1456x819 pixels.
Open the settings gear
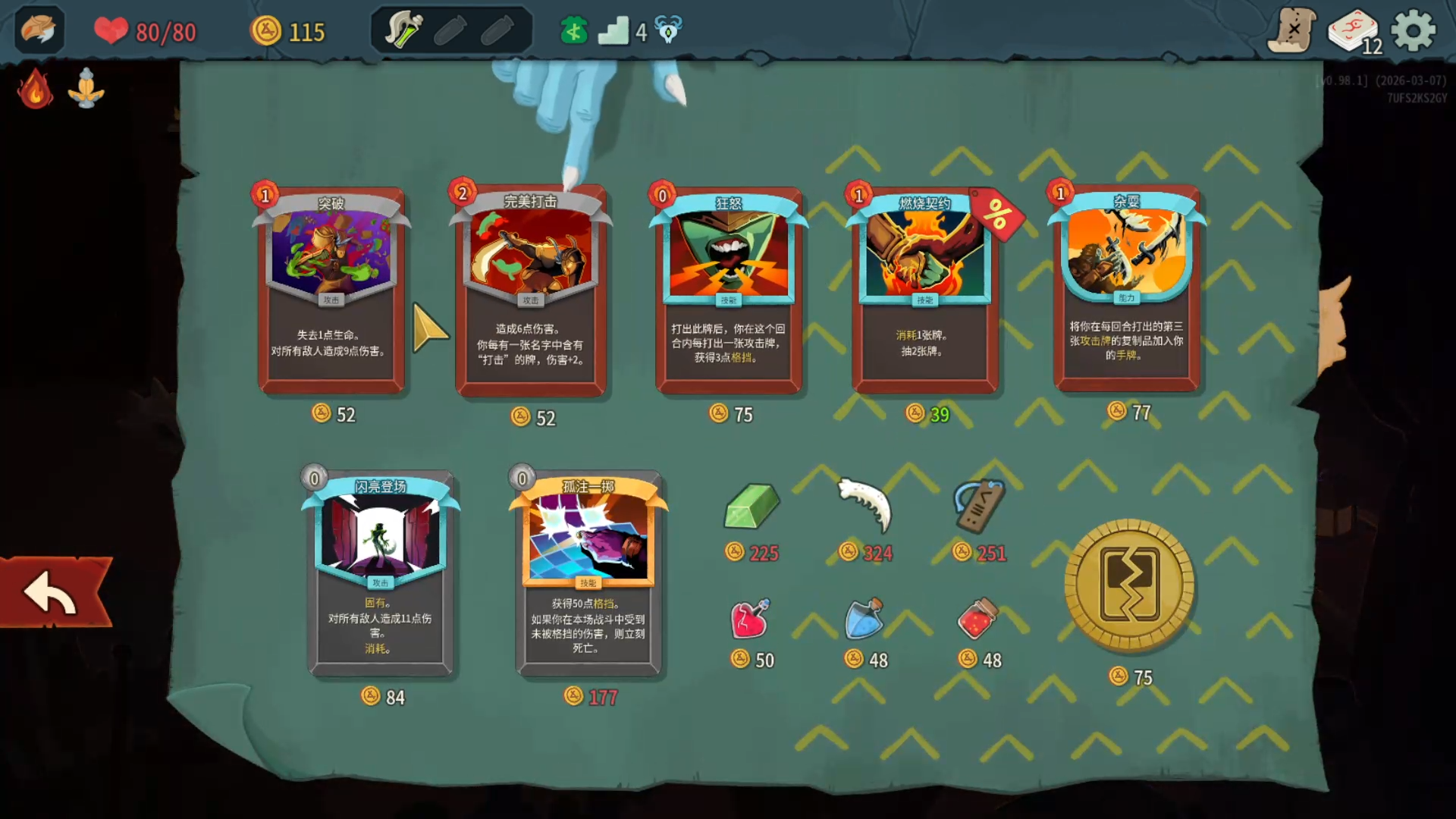(1414, 31)
